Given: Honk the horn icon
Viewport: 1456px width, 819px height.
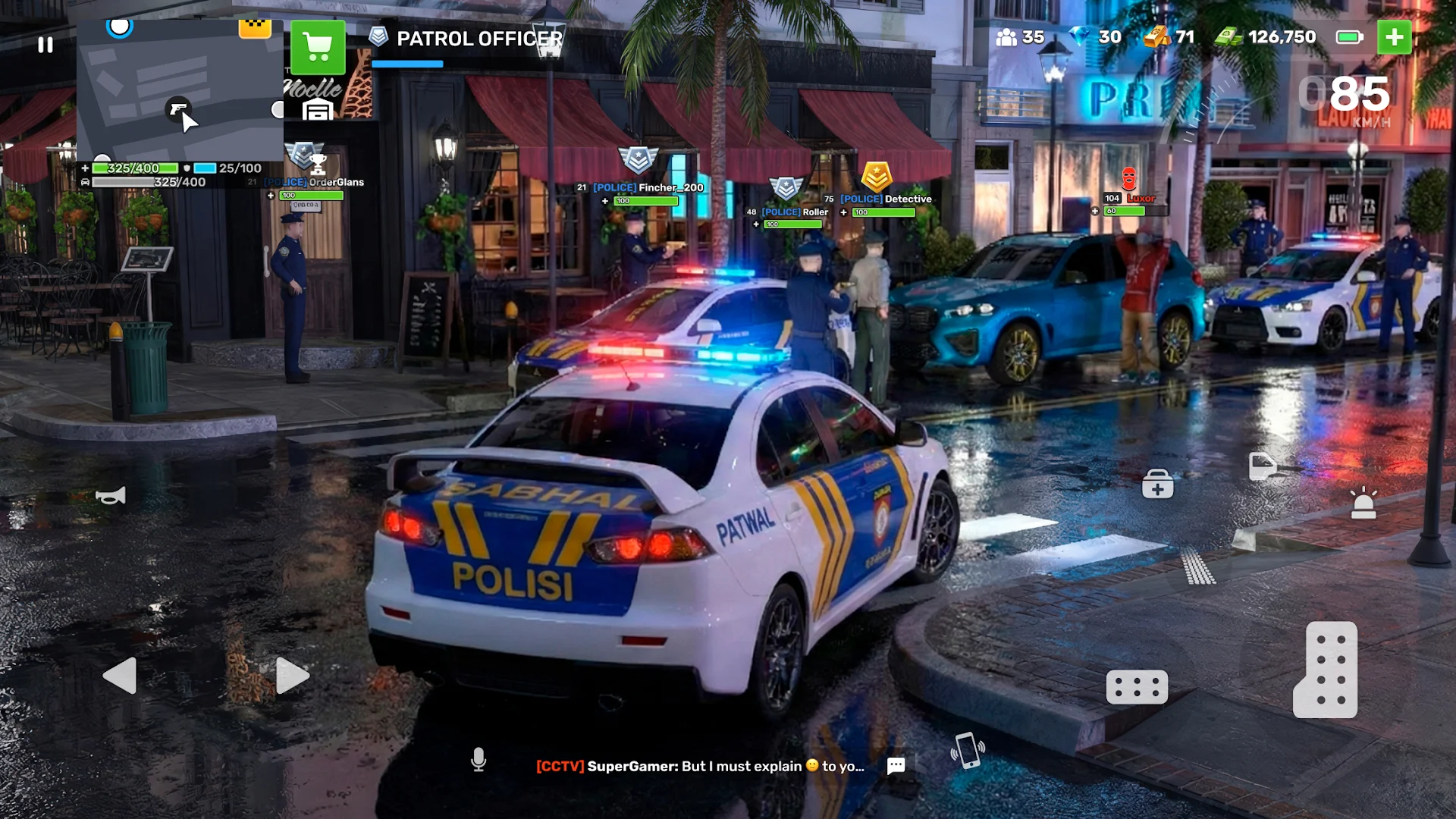Looking at the screenshot, I should pos(111,496).
